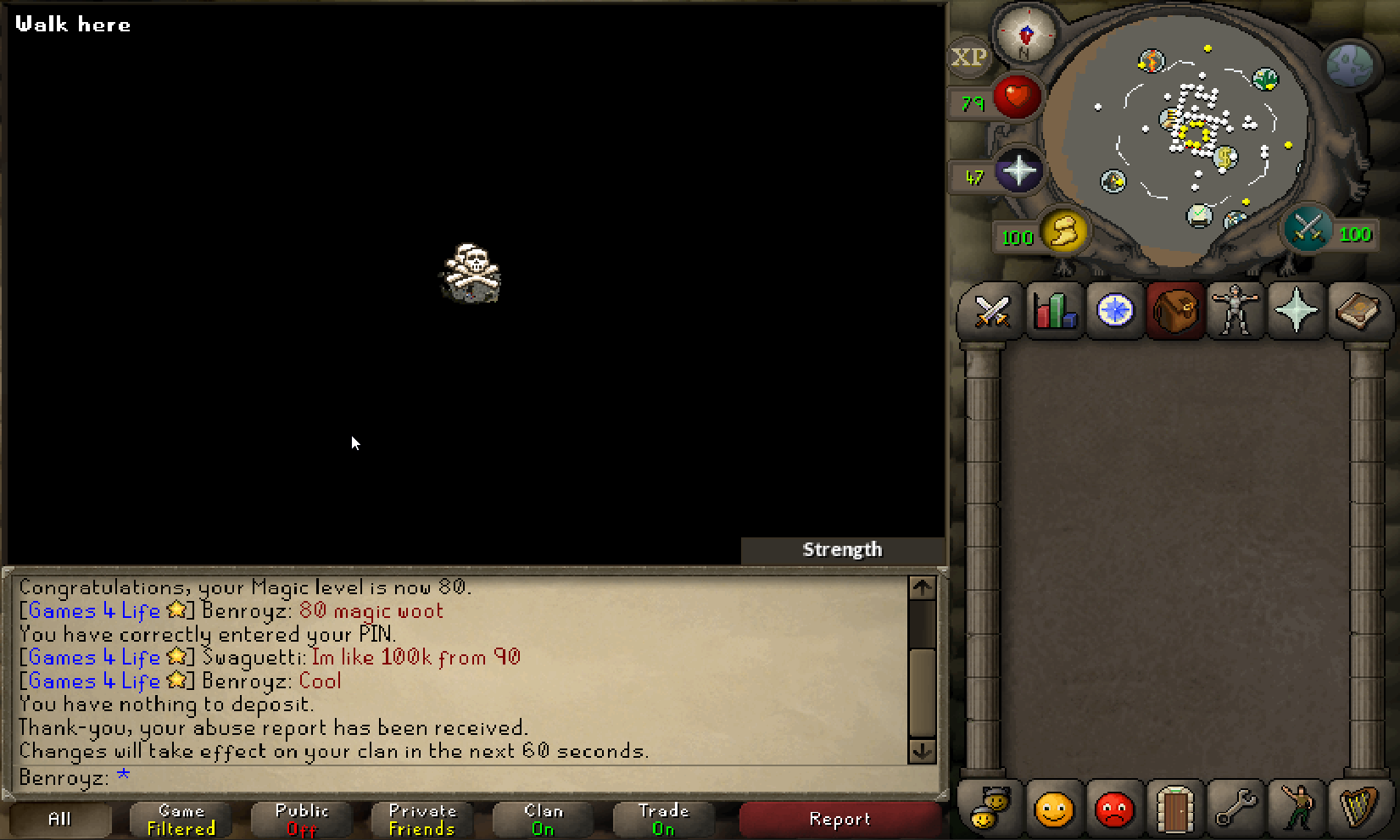The height and width of the screenshot is (840, 1400).
Task: Select the All chat filter
Action: pos(59,820)
